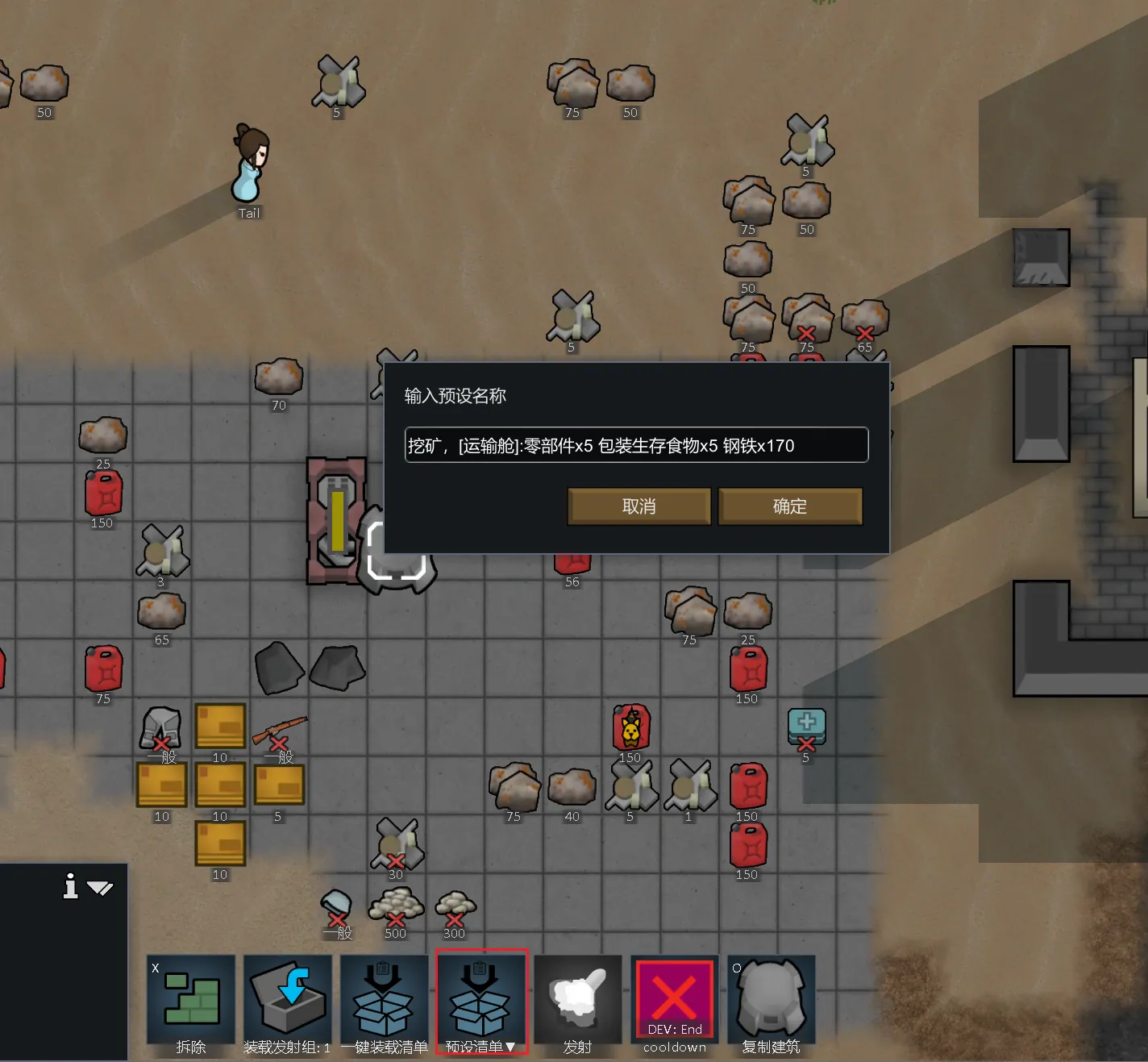The width and height of the screenshot is (1148, 1062).
Task: Select the 拆除 deconstruct command
Action: (191, 1003)
